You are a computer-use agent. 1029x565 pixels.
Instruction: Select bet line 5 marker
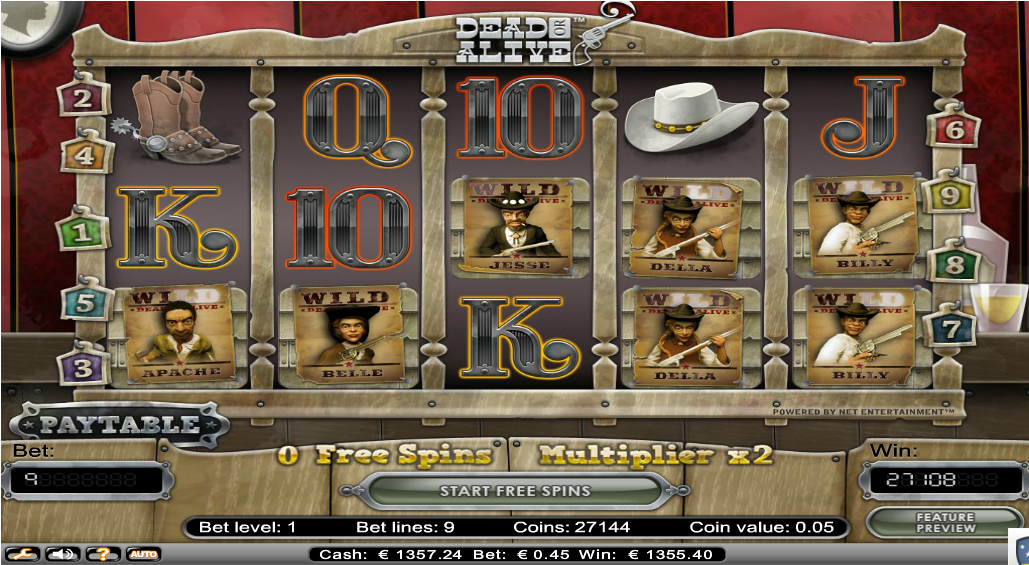[83, 302]
